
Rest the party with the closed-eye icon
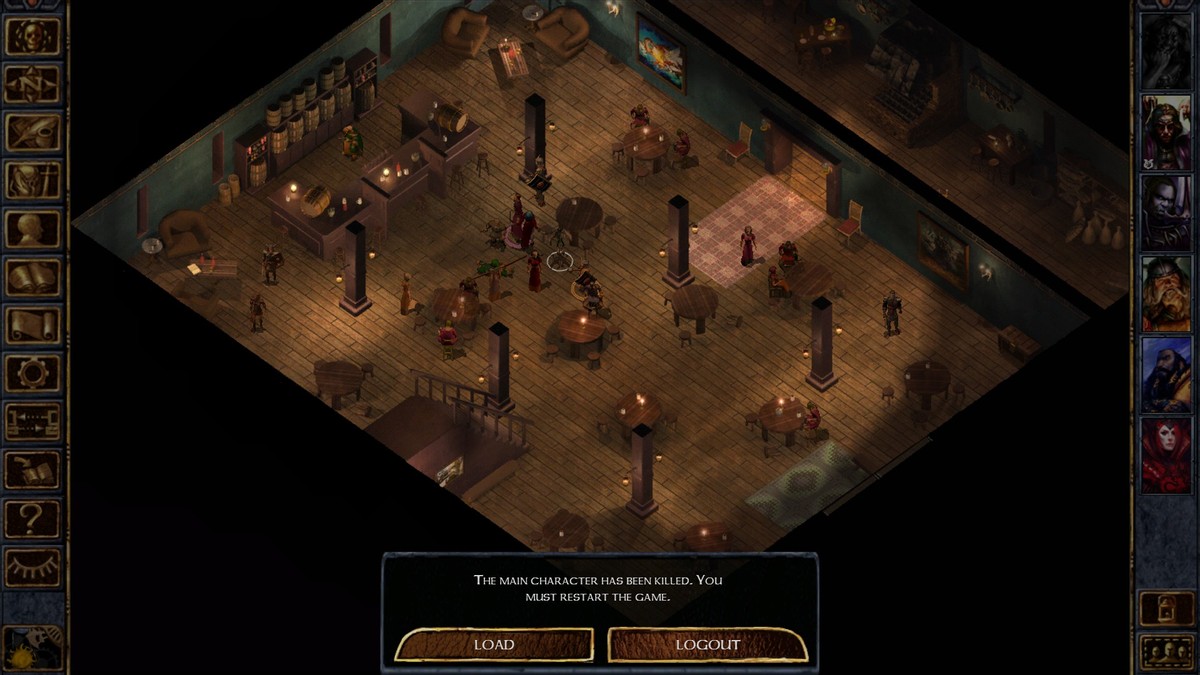tap(33, 566)
